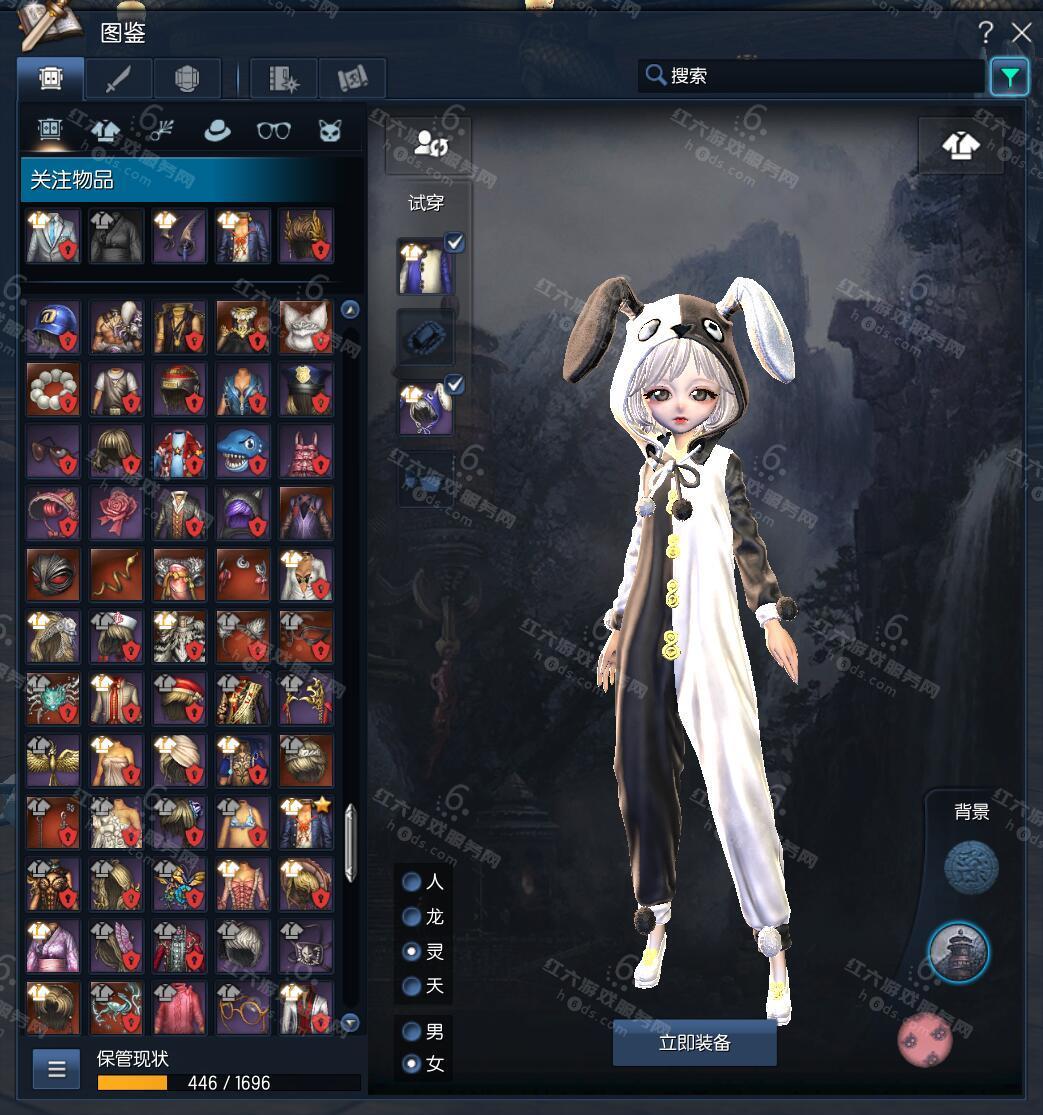1043x1115 pixels.
Task: Toggle the teal filter funnel button
Action: (1010, 77)
